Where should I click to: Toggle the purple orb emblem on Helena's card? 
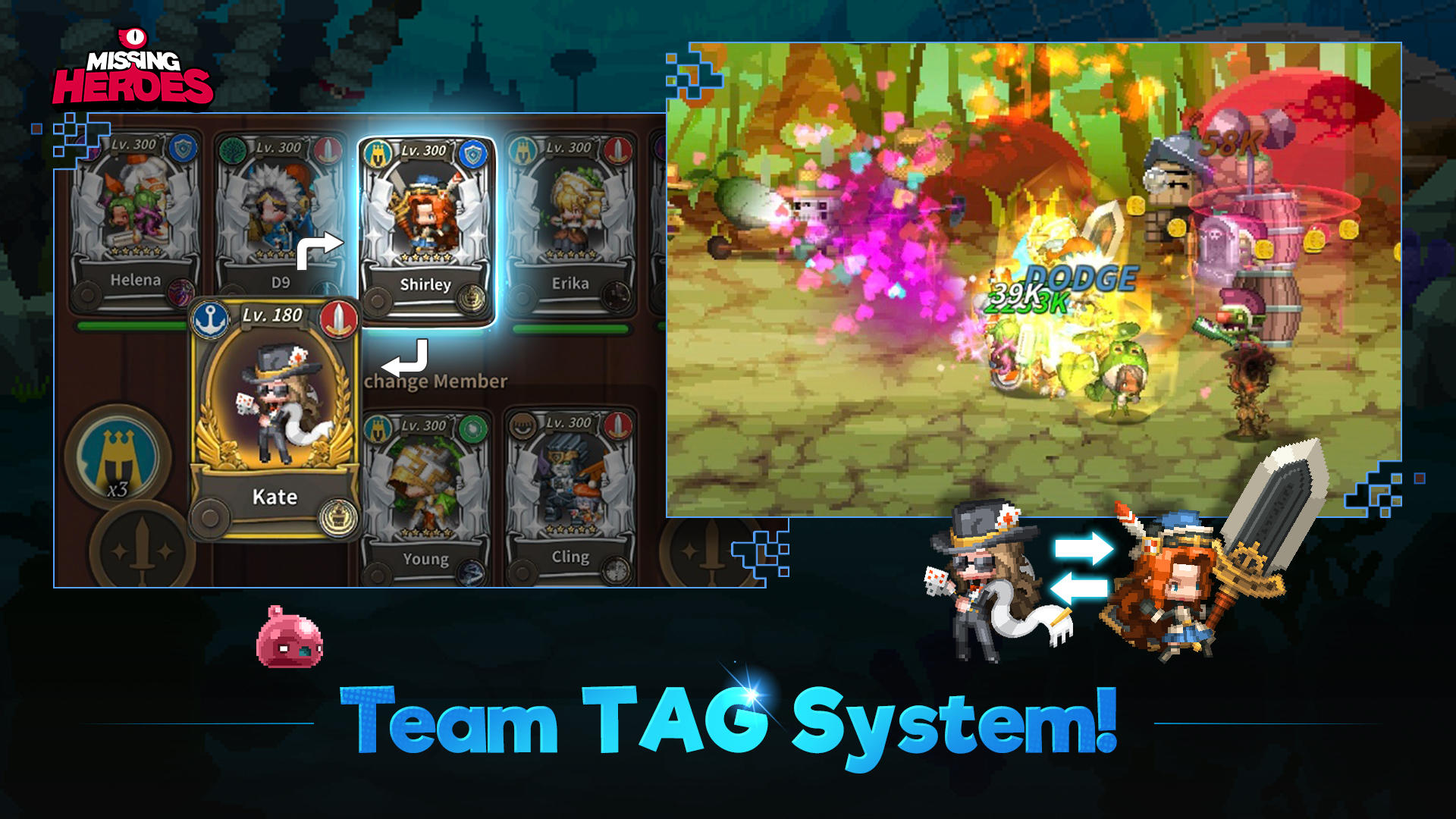click(x=182, y=292)
